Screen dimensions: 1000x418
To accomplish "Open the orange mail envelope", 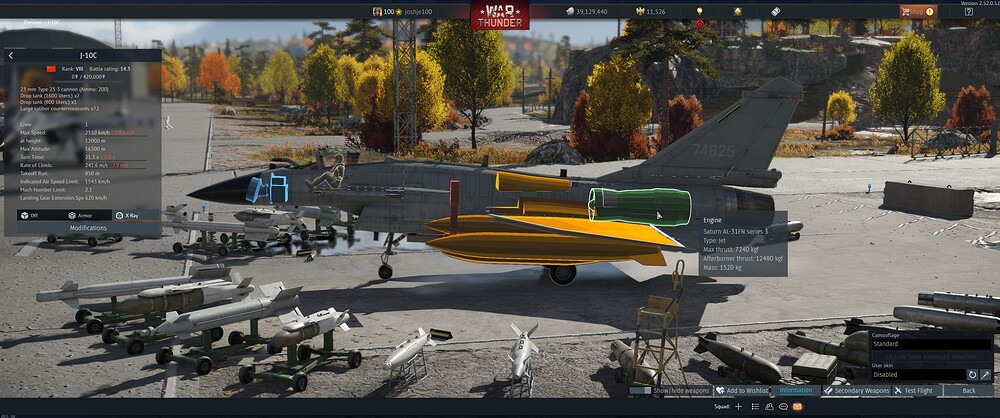I will pos(797,407).
